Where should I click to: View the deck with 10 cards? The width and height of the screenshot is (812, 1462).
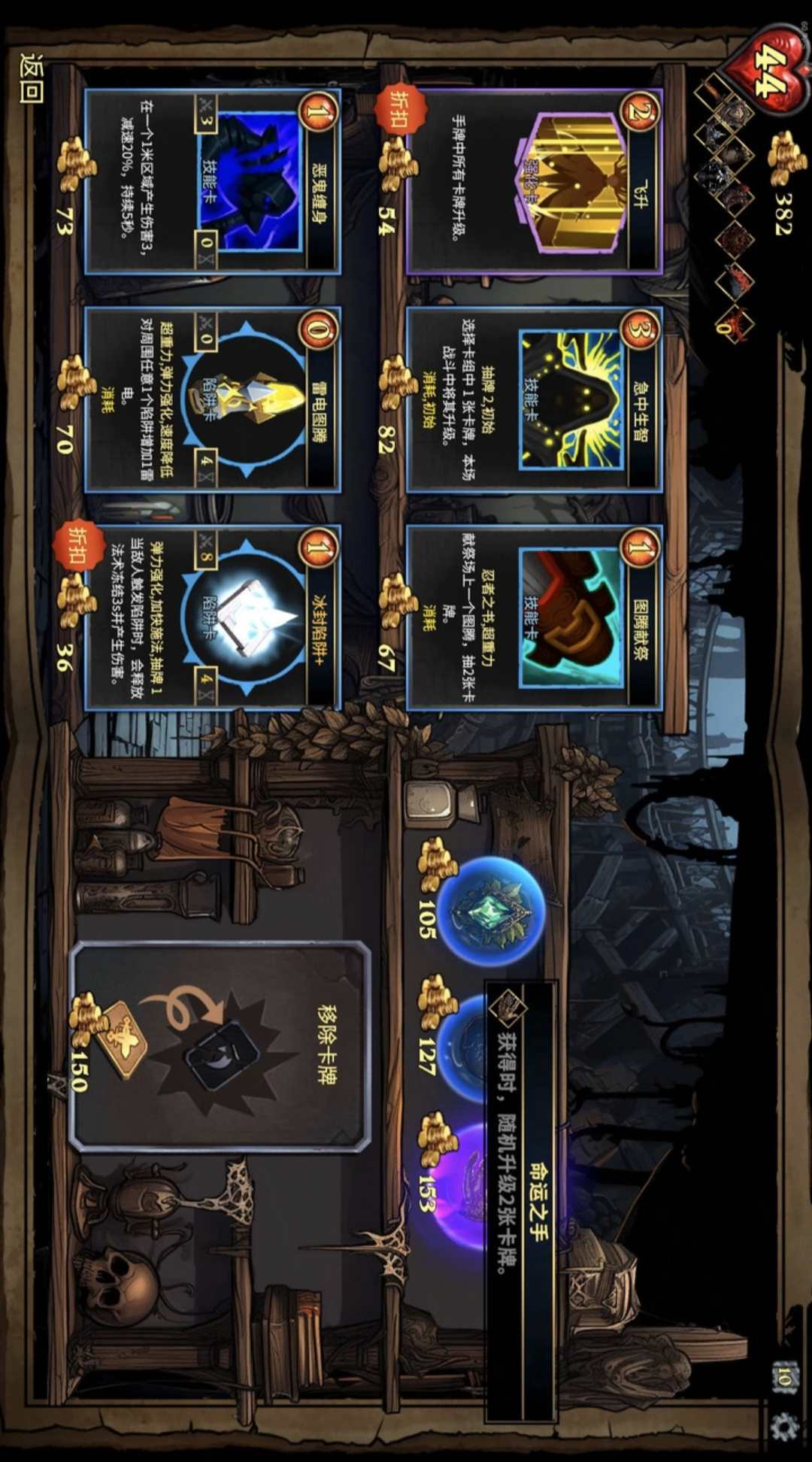[783, 1378]
